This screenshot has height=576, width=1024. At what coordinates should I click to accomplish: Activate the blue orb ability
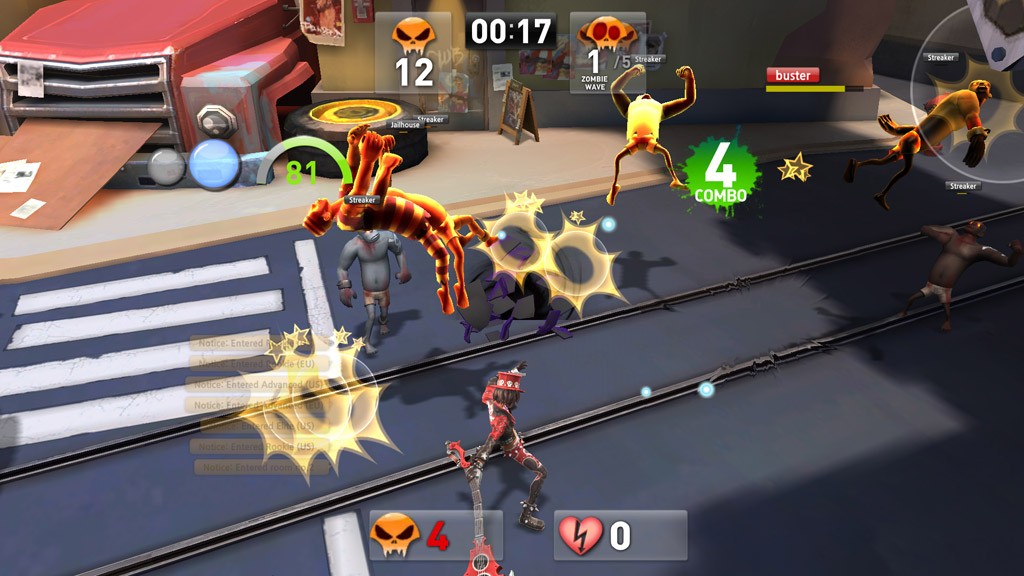tap(215, 165)
